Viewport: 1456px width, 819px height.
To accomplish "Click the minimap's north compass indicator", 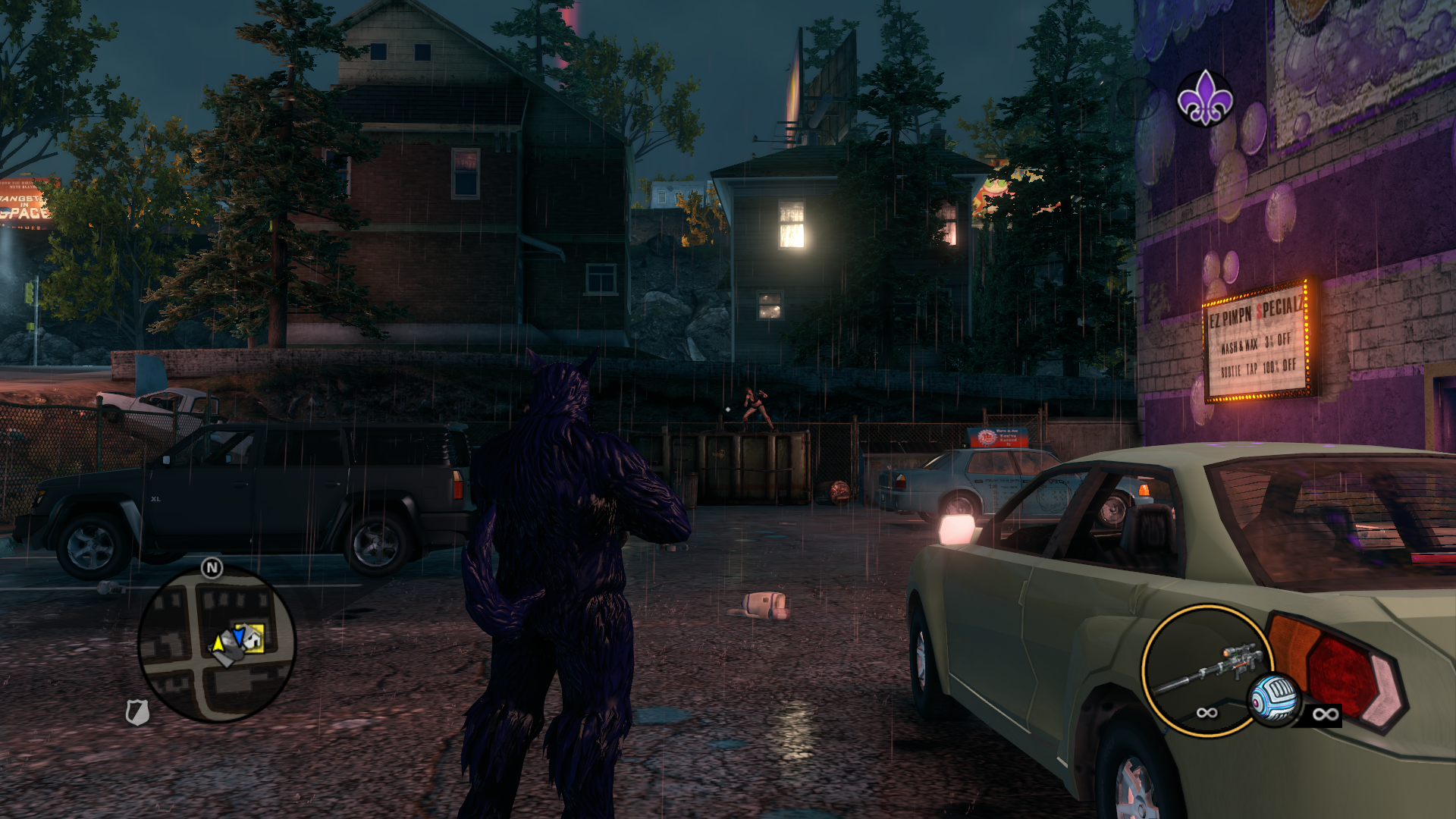I will (x=212, y=567).
